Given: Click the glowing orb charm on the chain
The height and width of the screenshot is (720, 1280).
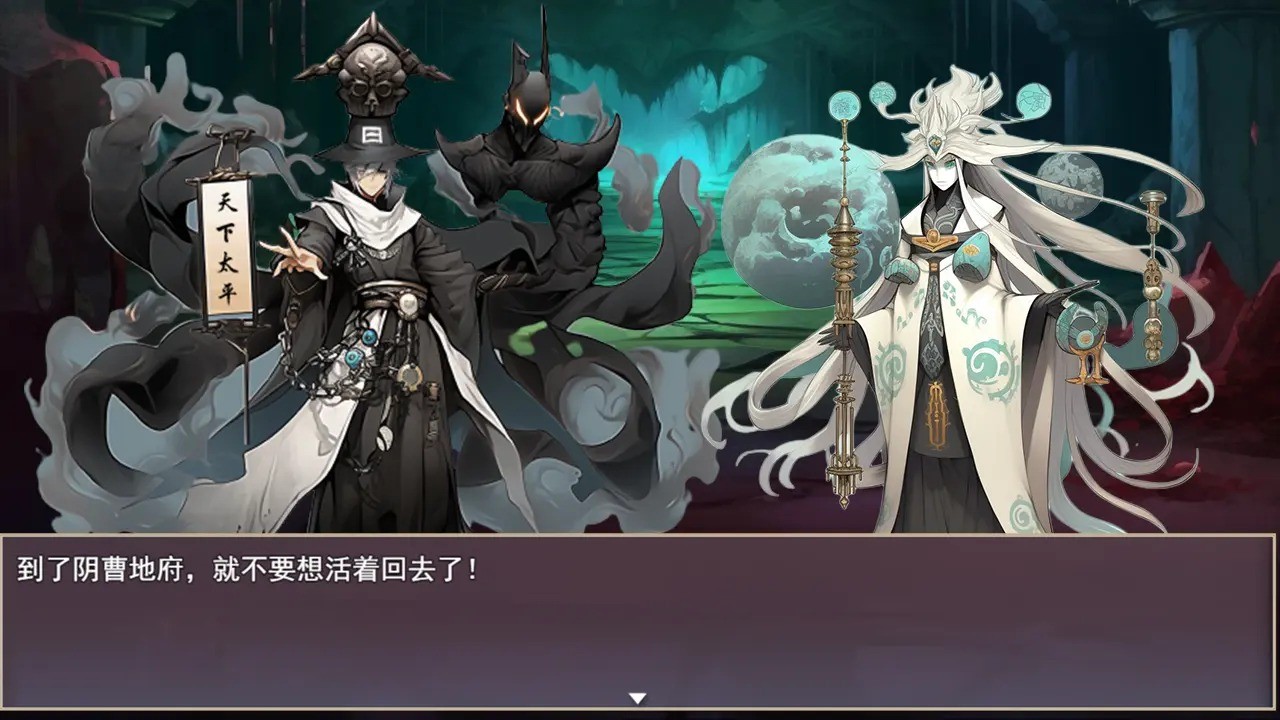Looking at the screenshot, I should [369, 337].
